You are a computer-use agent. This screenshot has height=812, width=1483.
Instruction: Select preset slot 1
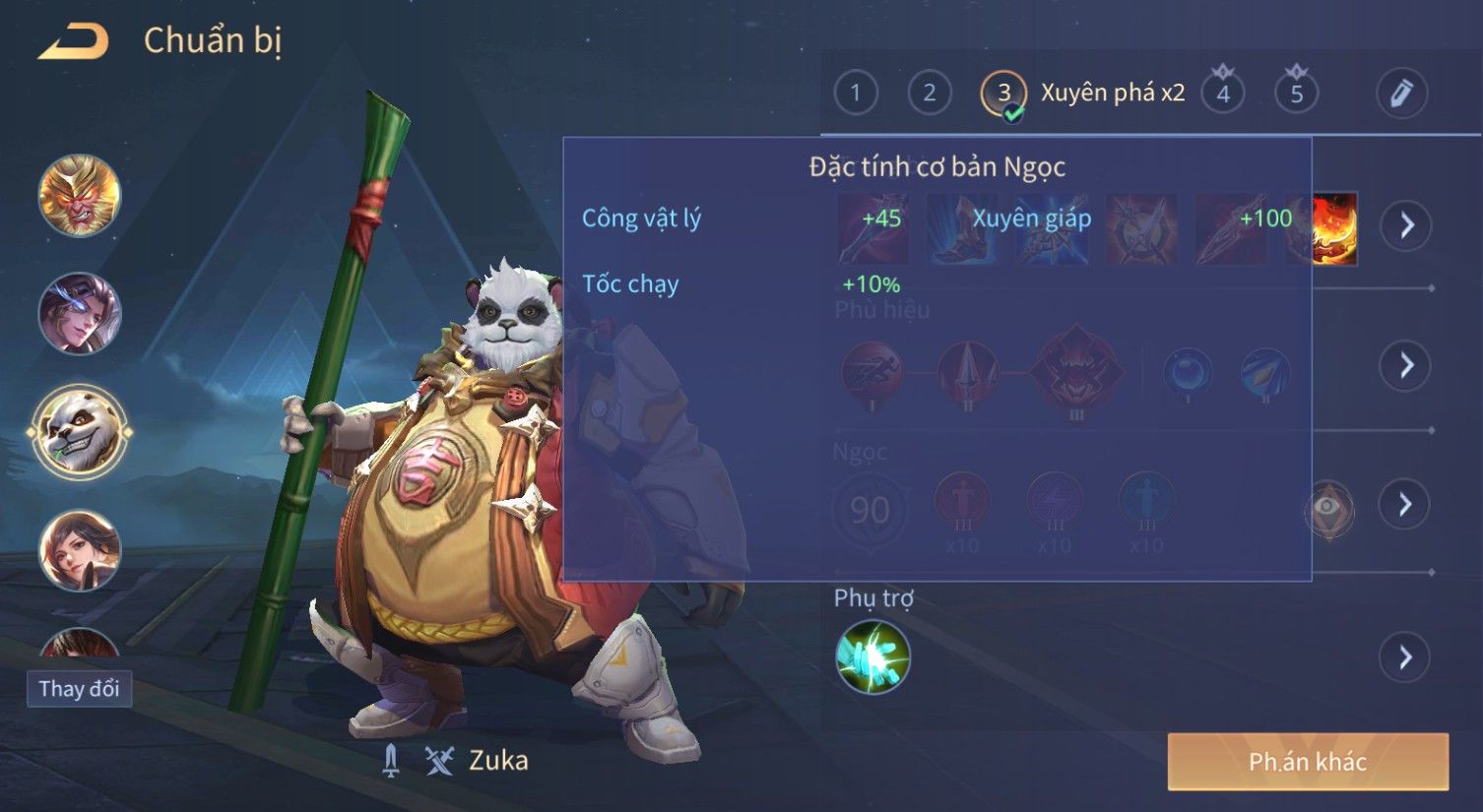pyautogui.click(x=855, y=94)
